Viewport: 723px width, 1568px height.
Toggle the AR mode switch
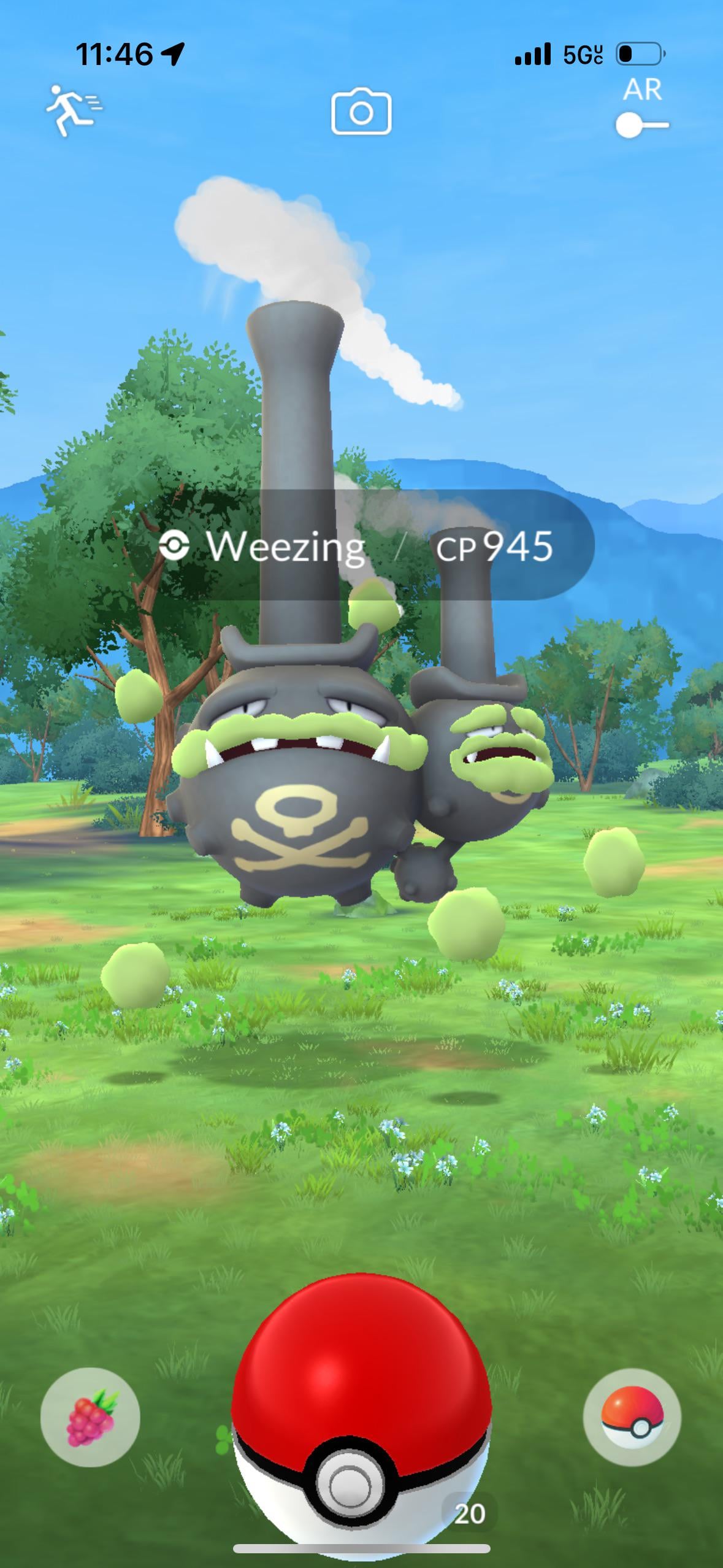pos(641,125)
